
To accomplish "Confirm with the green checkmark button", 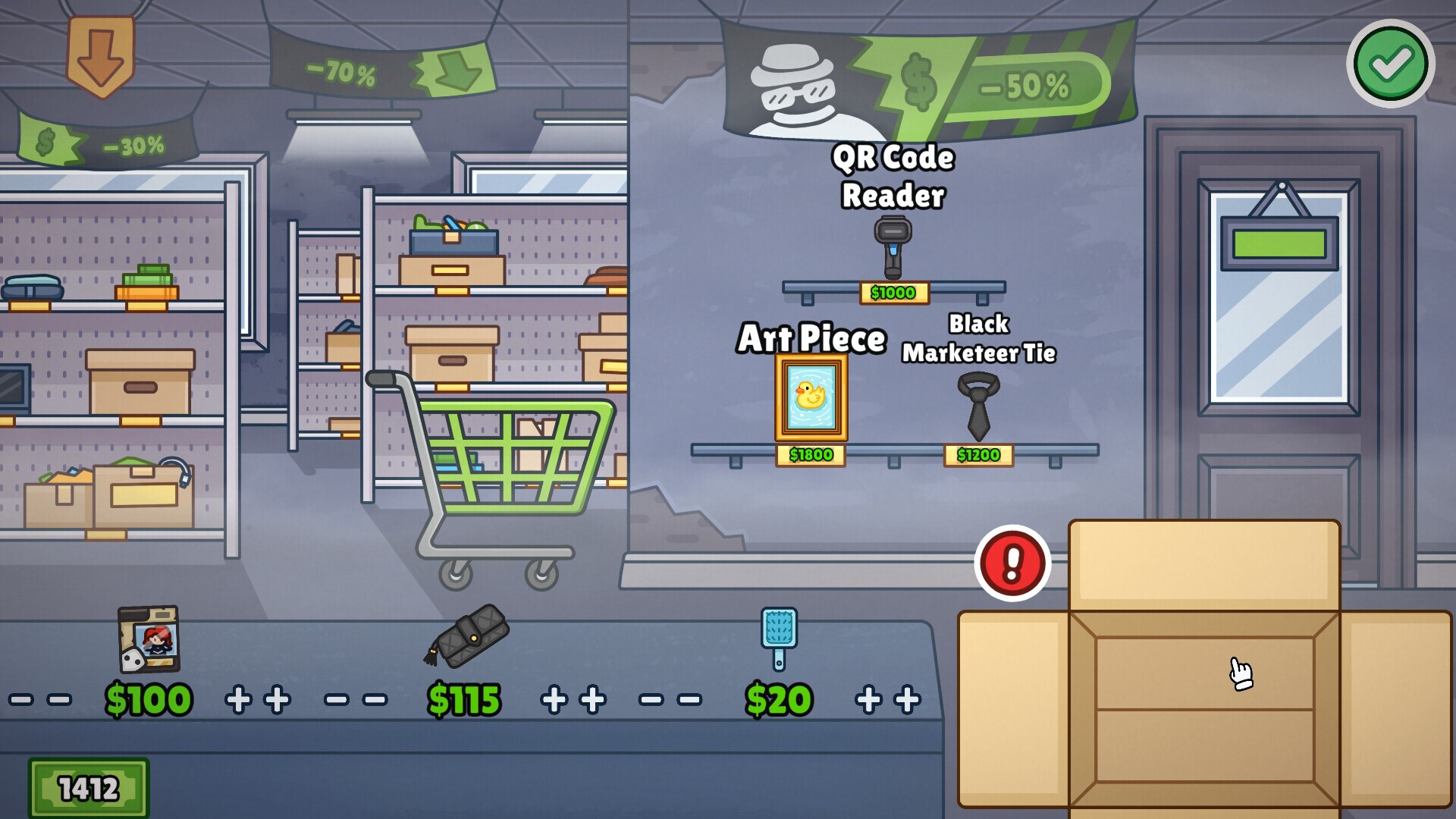I will pos(1390,66).
